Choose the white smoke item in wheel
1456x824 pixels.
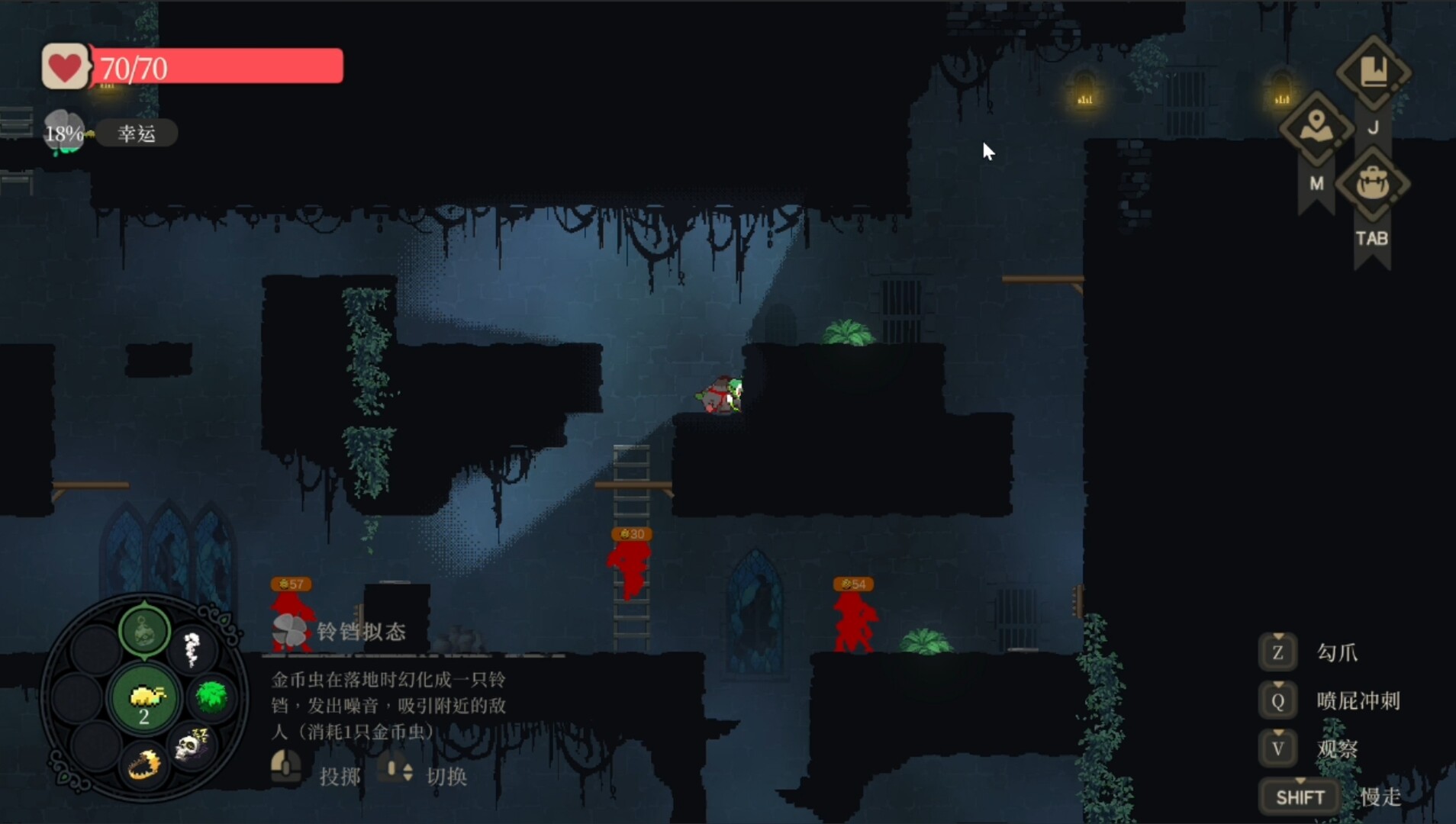point(192,649)
